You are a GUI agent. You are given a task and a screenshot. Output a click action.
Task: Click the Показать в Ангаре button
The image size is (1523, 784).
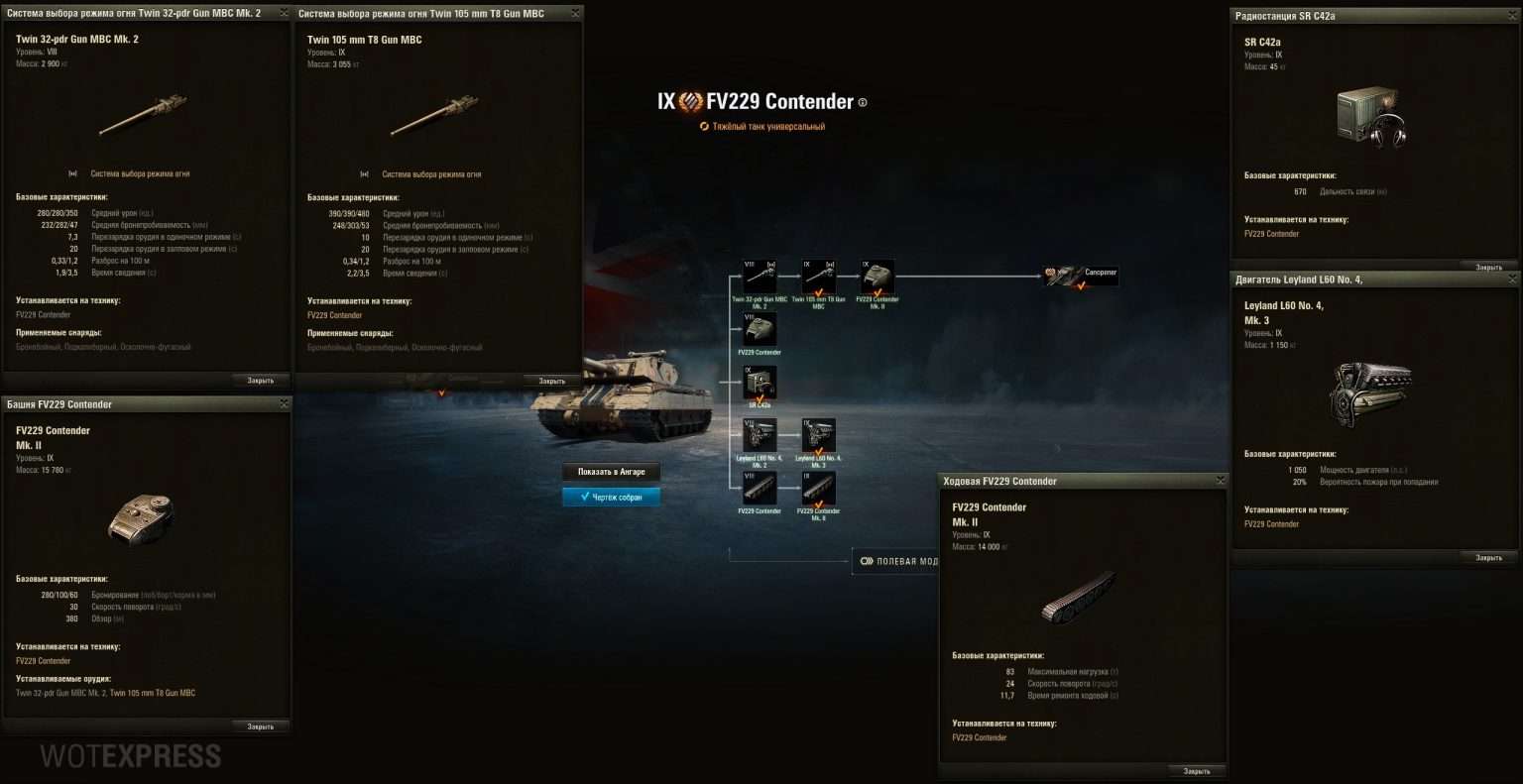612,471
